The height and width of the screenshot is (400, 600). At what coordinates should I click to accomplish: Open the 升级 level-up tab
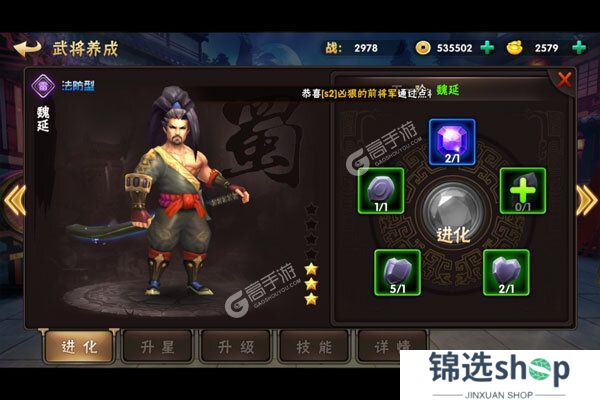[235, 346]
